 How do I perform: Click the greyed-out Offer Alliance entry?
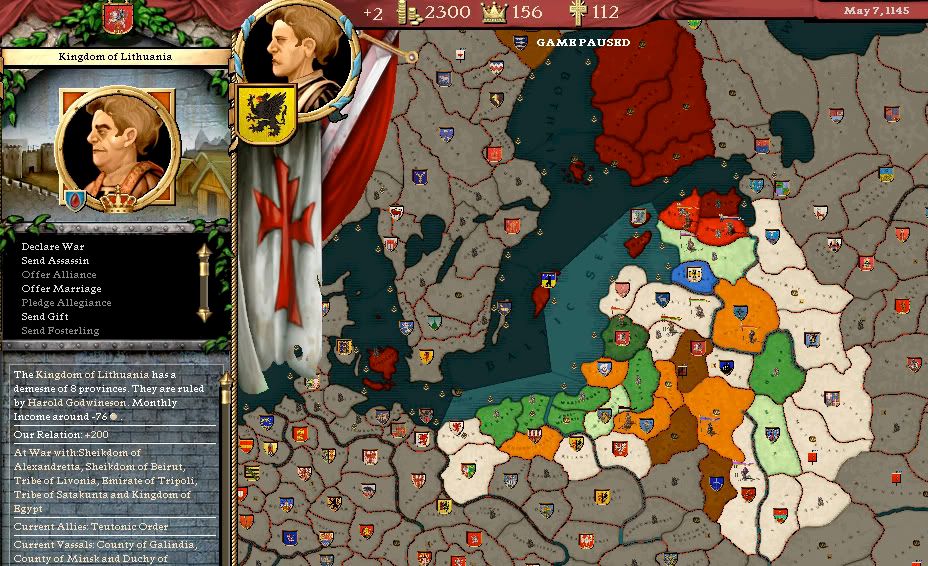tap(59, 274)
